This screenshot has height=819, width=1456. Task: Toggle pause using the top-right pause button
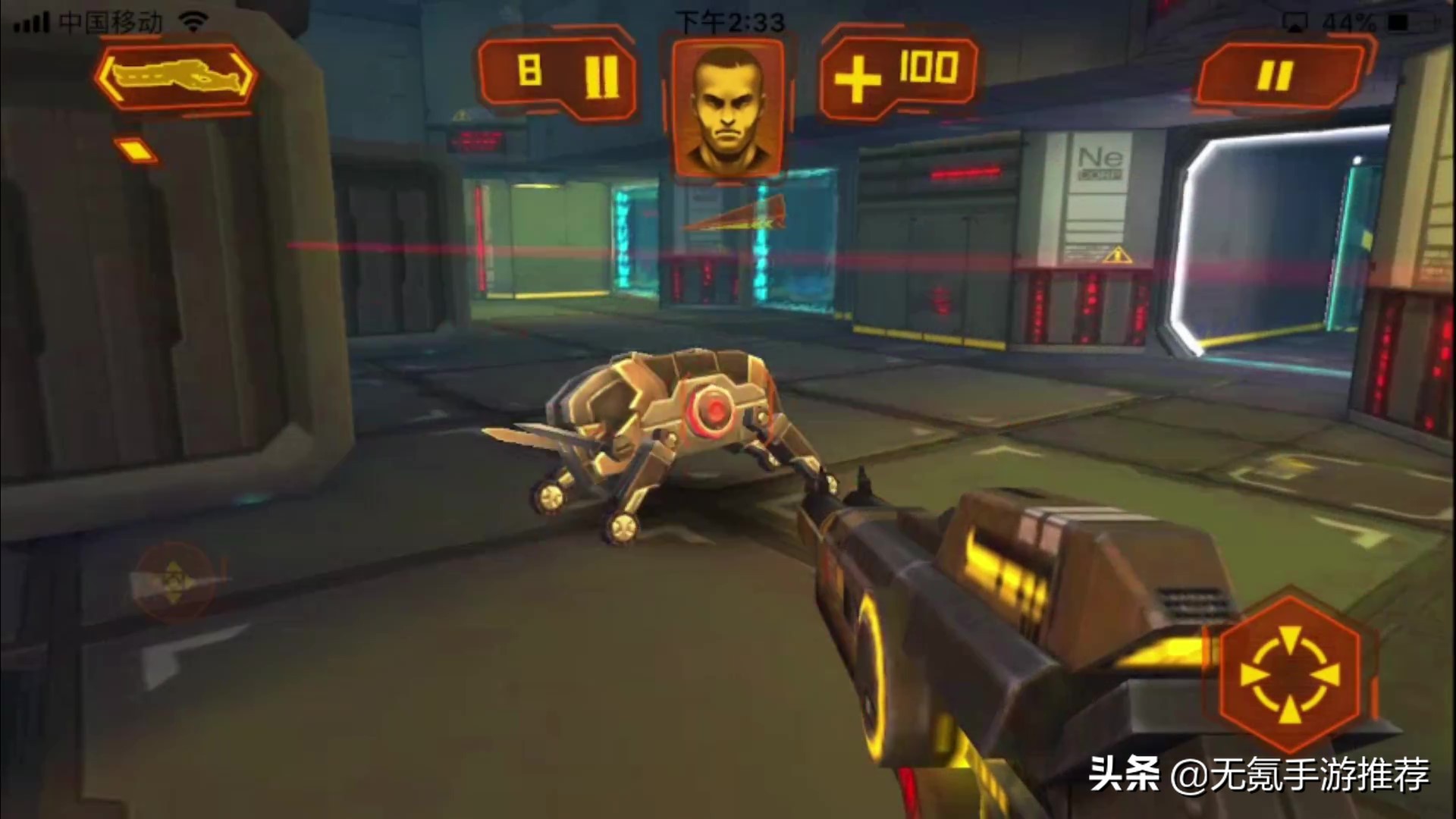[1279, 74]
